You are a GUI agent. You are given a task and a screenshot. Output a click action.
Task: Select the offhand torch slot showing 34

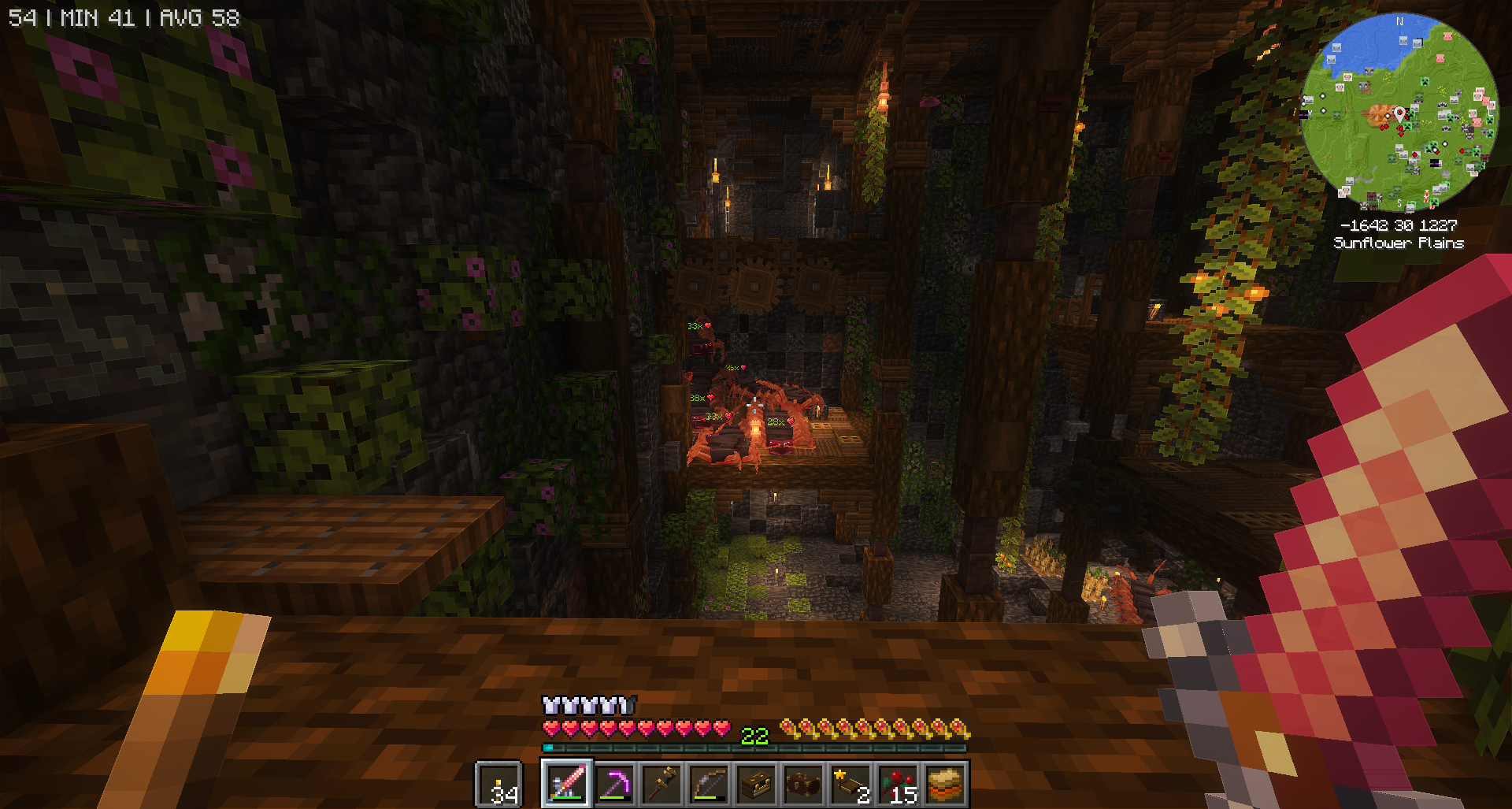[499, 785]
